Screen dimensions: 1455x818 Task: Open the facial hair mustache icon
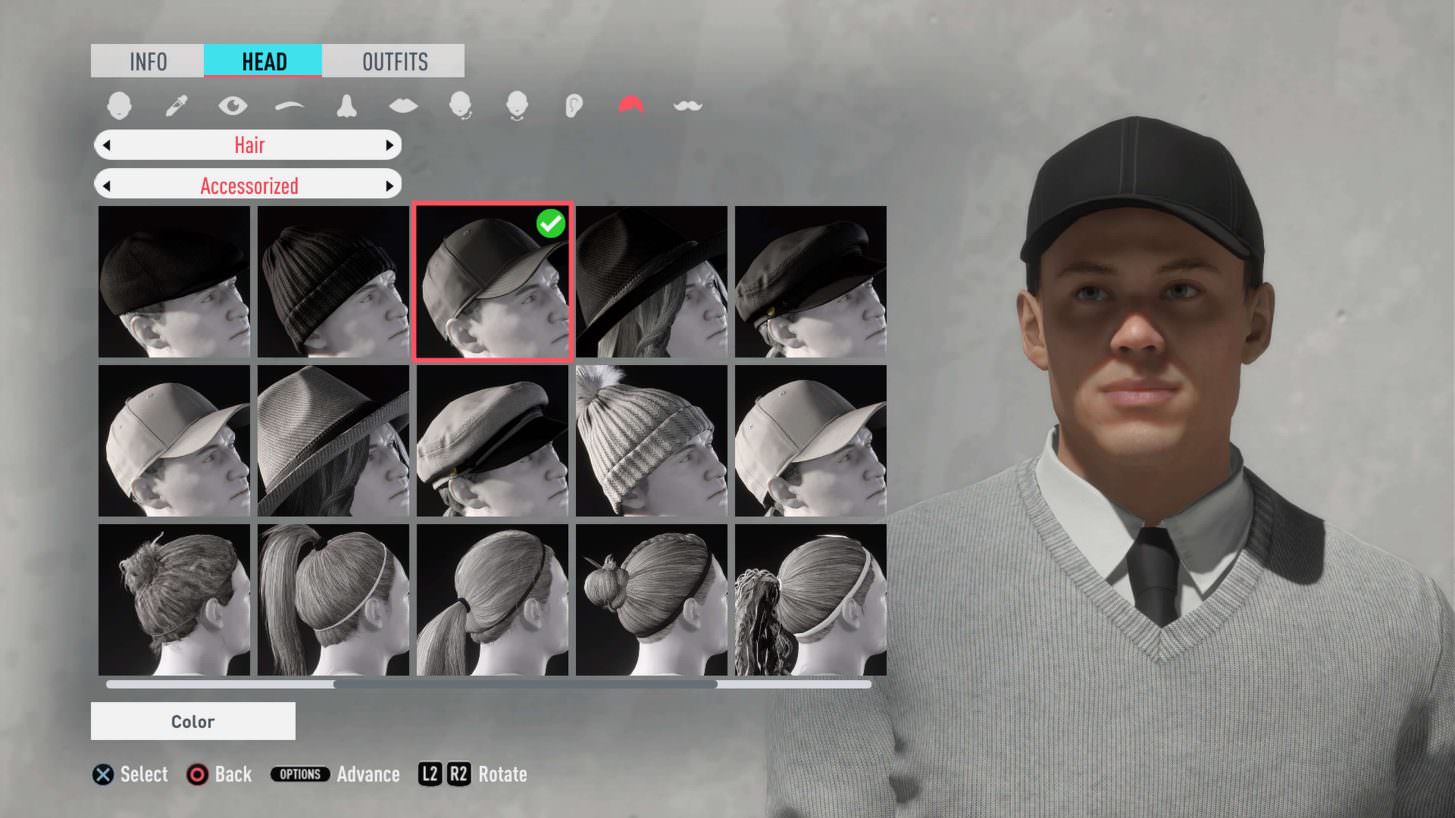click(x=687, y=103)
